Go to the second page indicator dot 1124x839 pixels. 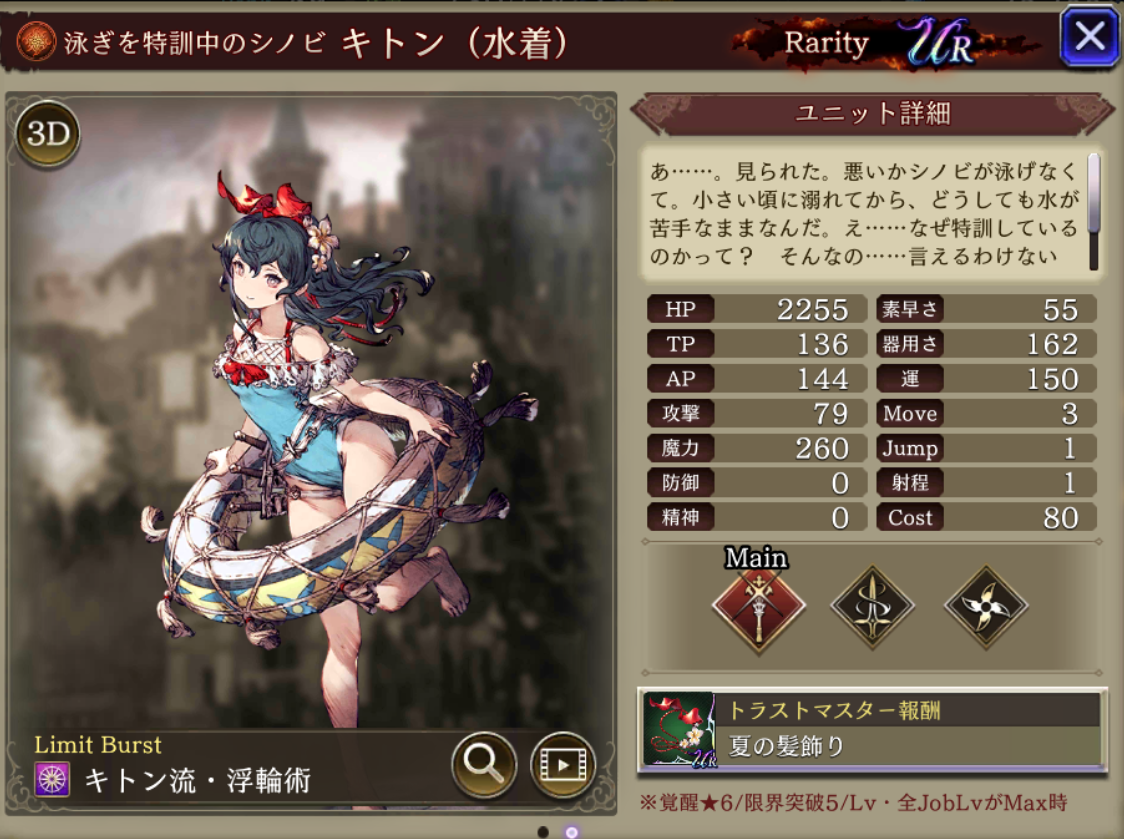point(571,832)
